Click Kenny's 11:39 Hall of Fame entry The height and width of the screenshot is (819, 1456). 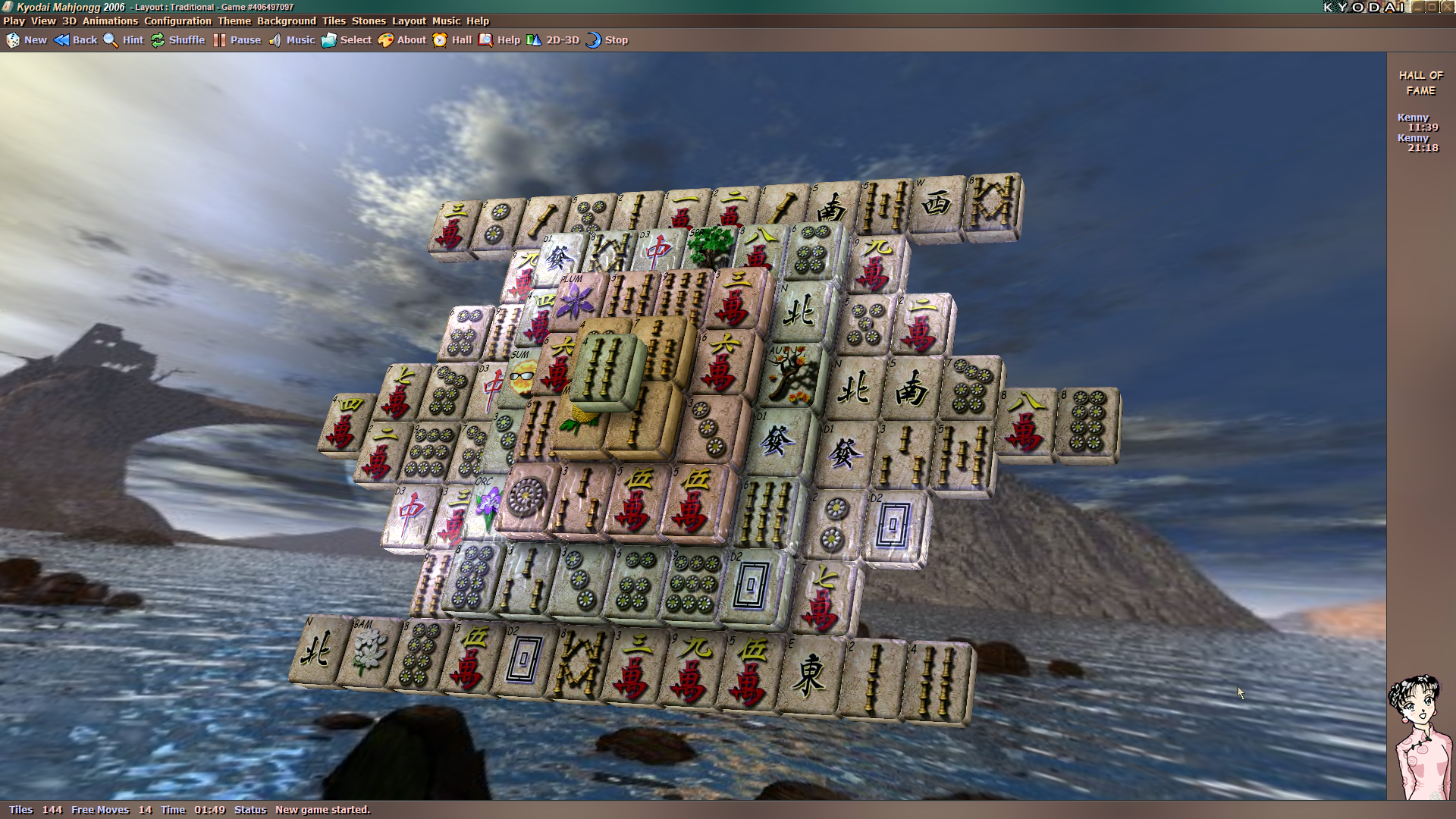pyautogui.click(x=1417, y=123)
